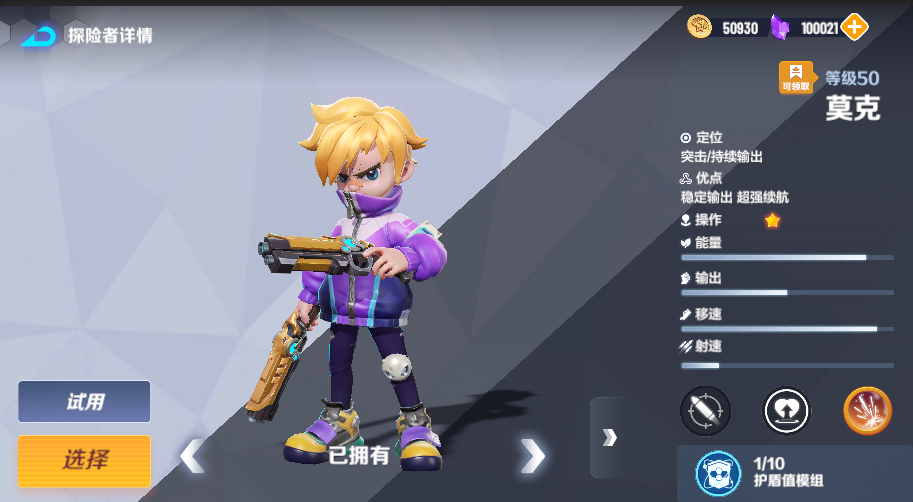Add purple crystals with the plus button
The height and width of the screenshot is (502, 913).
point(854,28)
